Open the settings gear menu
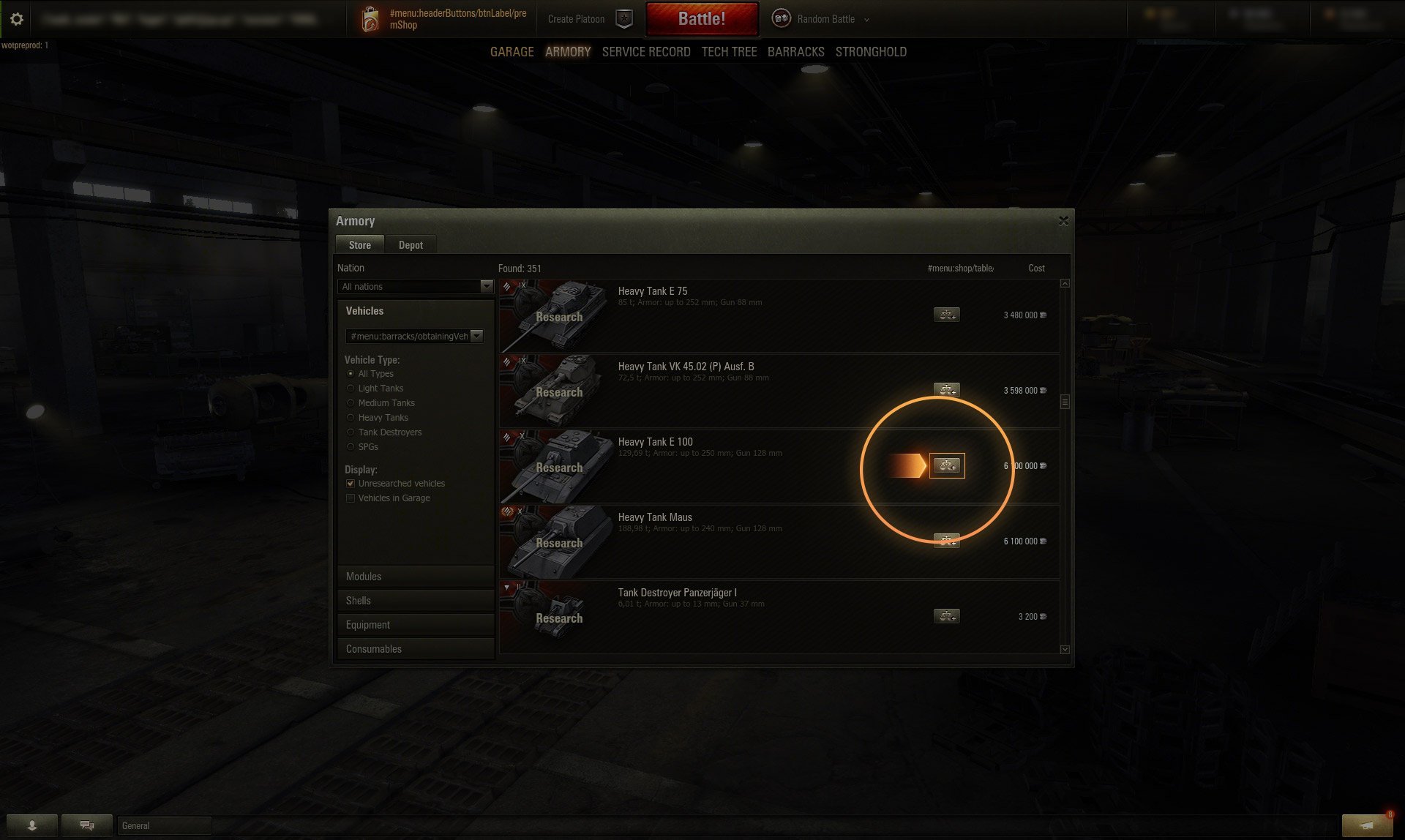1405x840 pixels. click(x=17, y=19)
